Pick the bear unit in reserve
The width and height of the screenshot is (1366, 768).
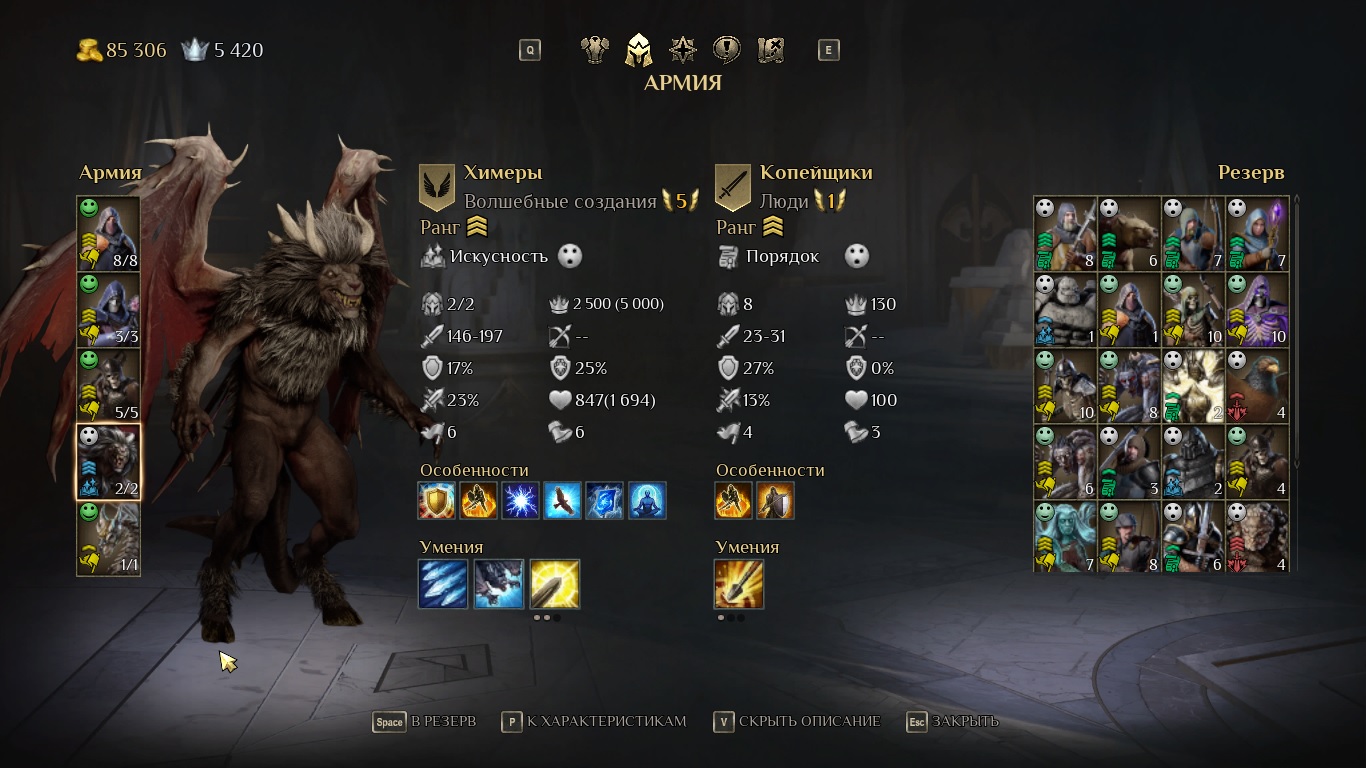coord(1129,233)
